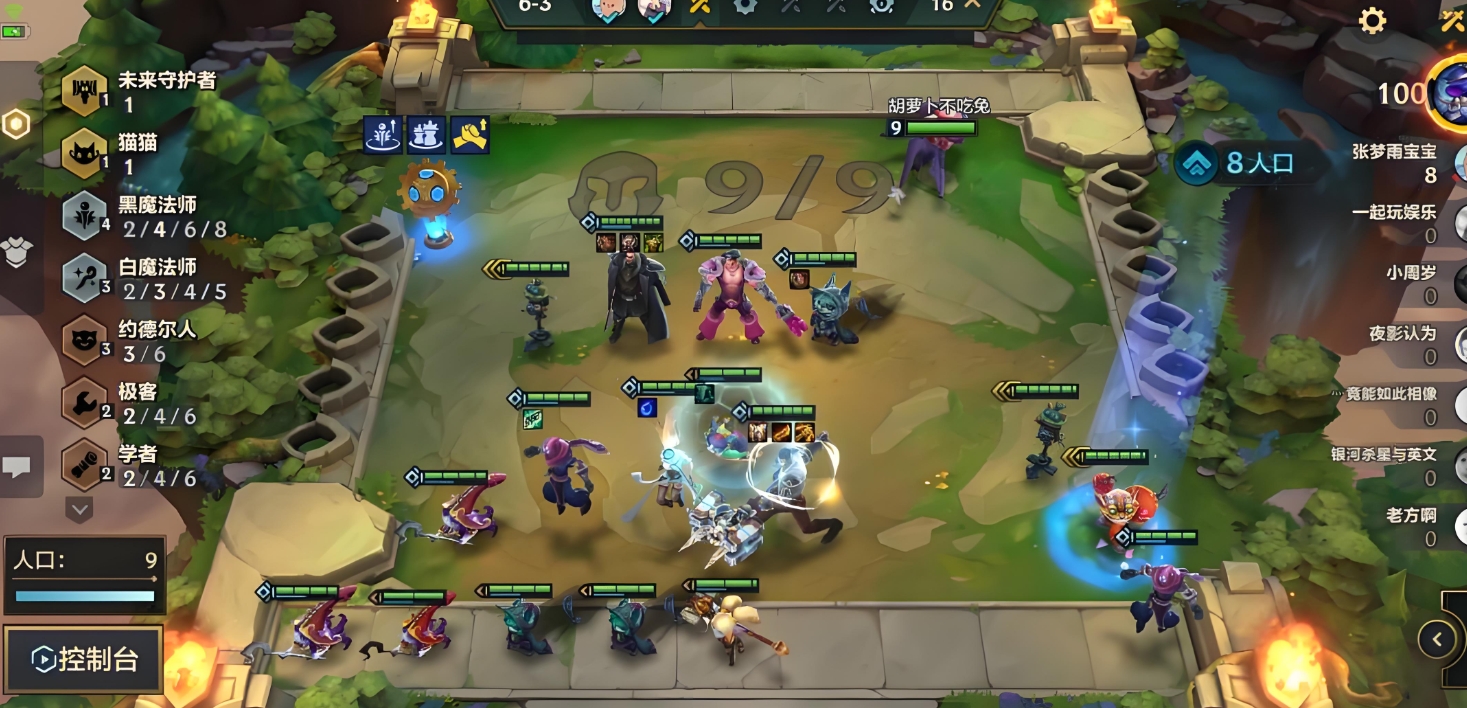Open the 控制台 console panel
Viewport: 1467px width, 708px height.
pyautogui.click(x=84, y=659)
